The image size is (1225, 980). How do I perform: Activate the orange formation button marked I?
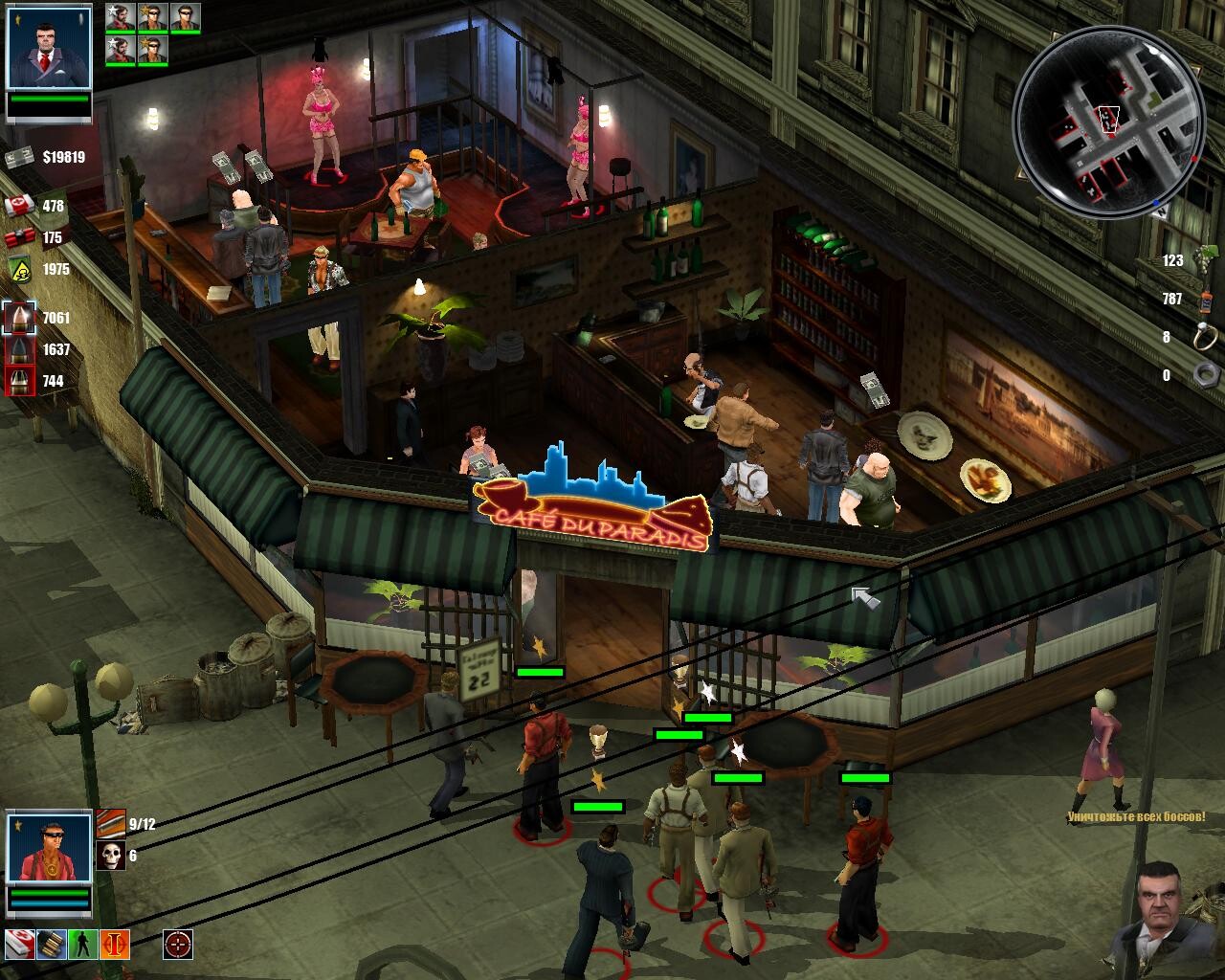pos(115,944)
